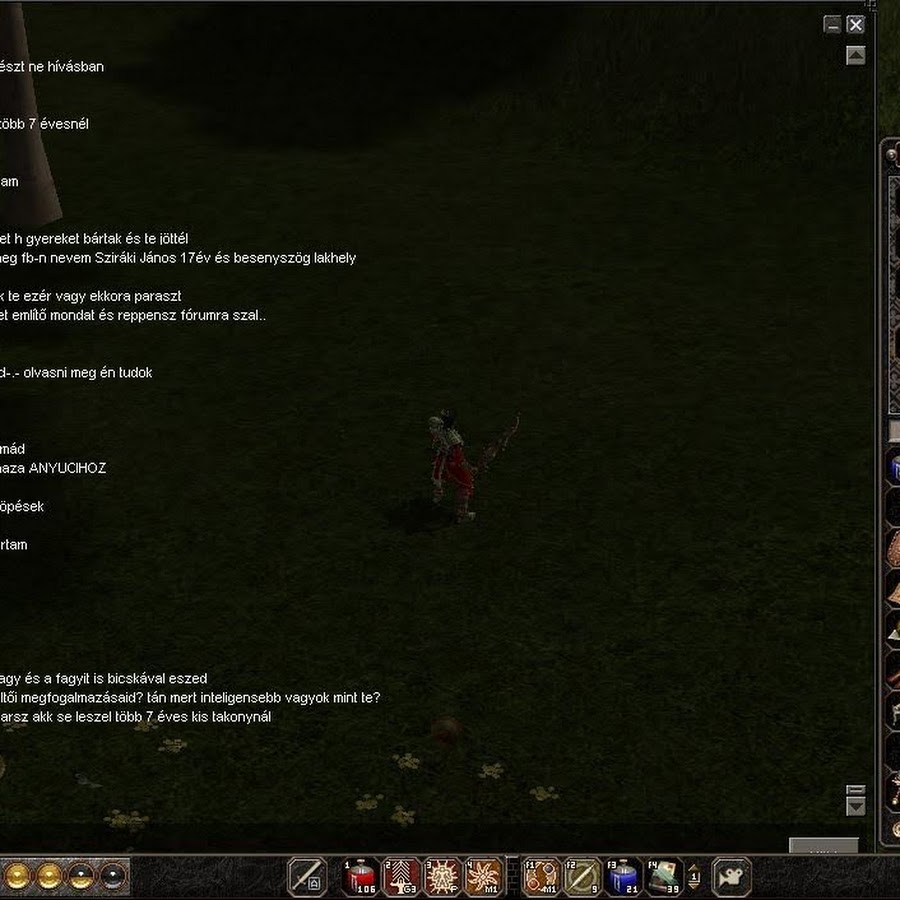This screenshot has width=900, height=900.
Task: Activate the skill in quickslot 2
Action: tap(401, 877)
